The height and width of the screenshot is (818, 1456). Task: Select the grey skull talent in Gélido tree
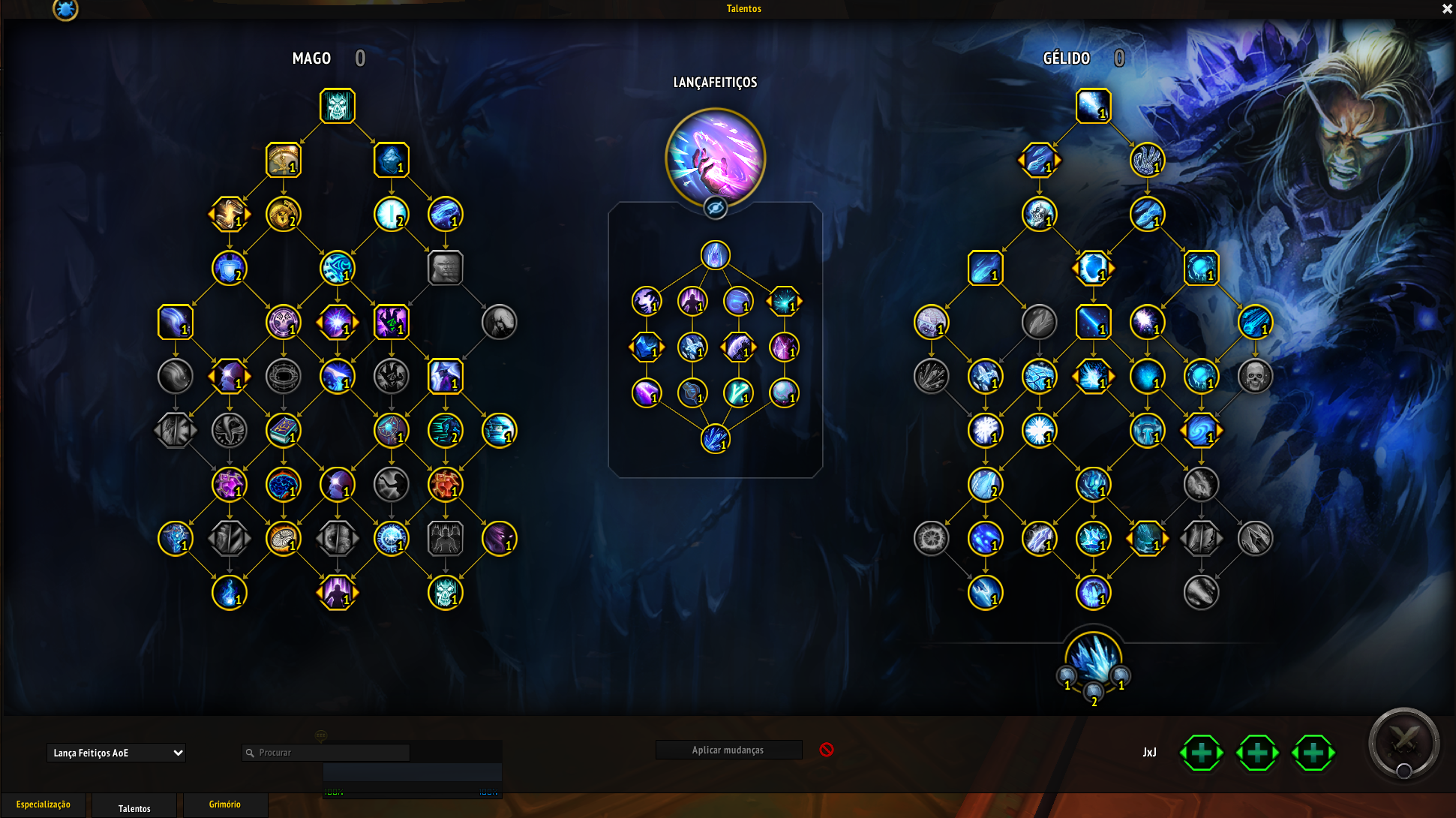coord(1255,376)
